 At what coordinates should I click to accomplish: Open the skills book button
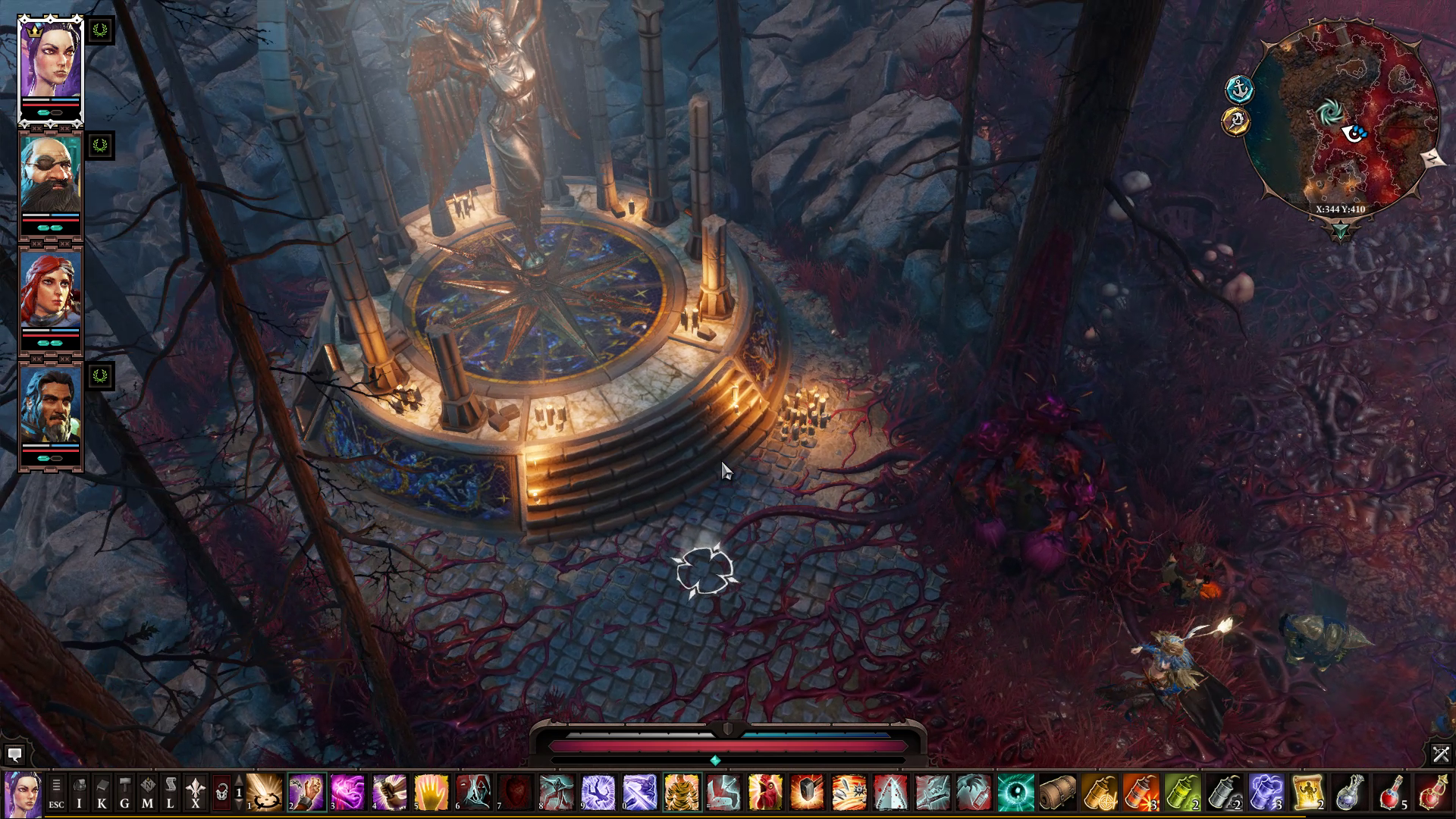[x=102, y=794]
